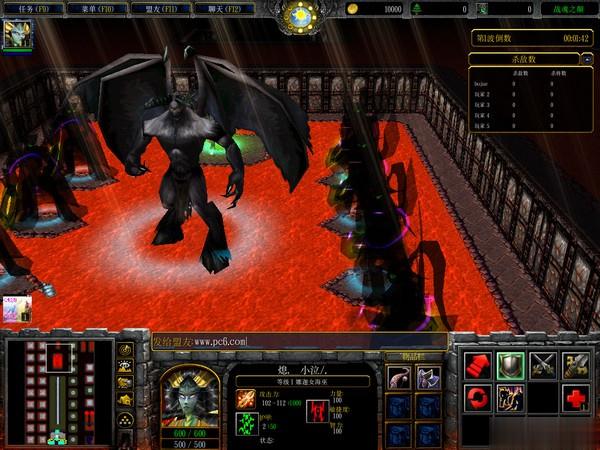This screenshot has height=450, width=600.
Task: Choose the crossed swords attack command
Action: 544,365
